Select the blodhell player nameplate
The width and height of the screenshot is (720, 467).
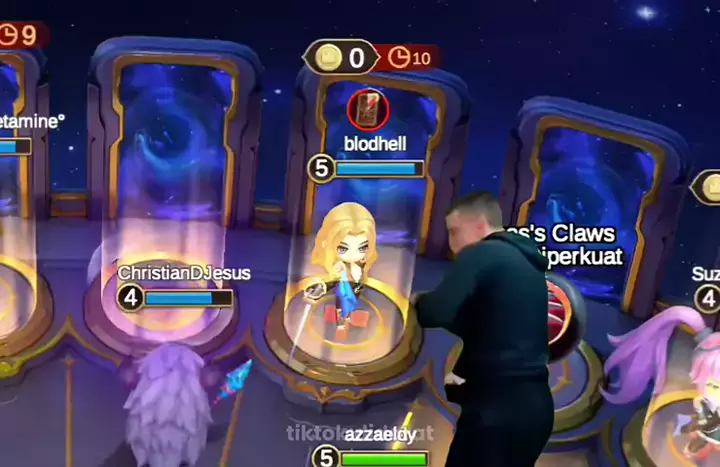(375, 144)
